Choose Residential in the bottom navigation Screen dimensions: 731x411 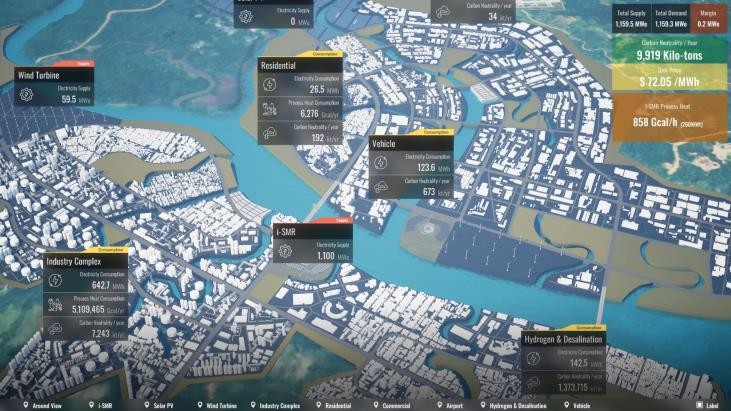point(338,406)
